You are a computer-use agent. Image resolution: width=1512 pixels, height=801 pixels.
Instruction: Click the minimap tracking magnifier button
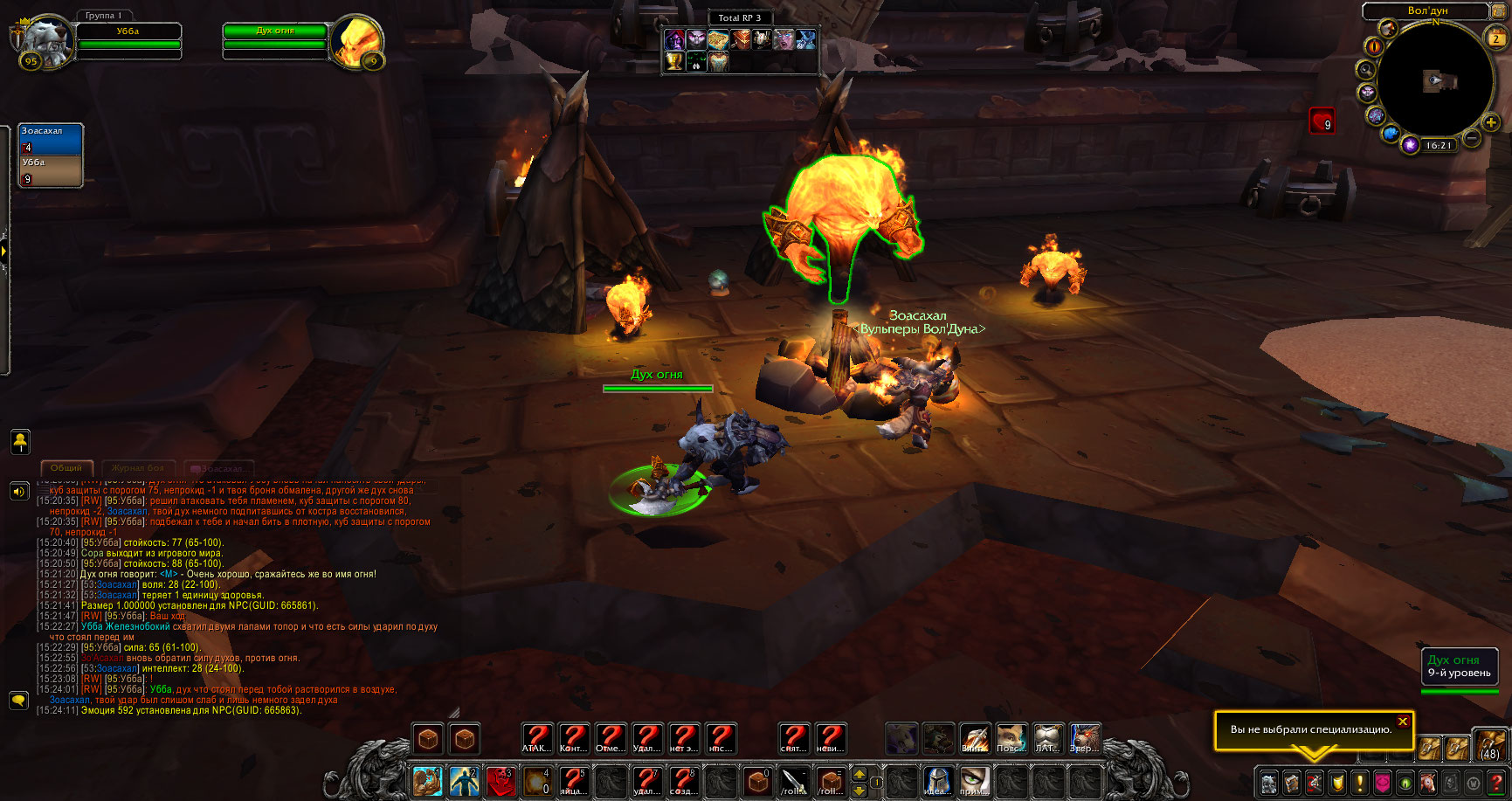coord(1365,70)
